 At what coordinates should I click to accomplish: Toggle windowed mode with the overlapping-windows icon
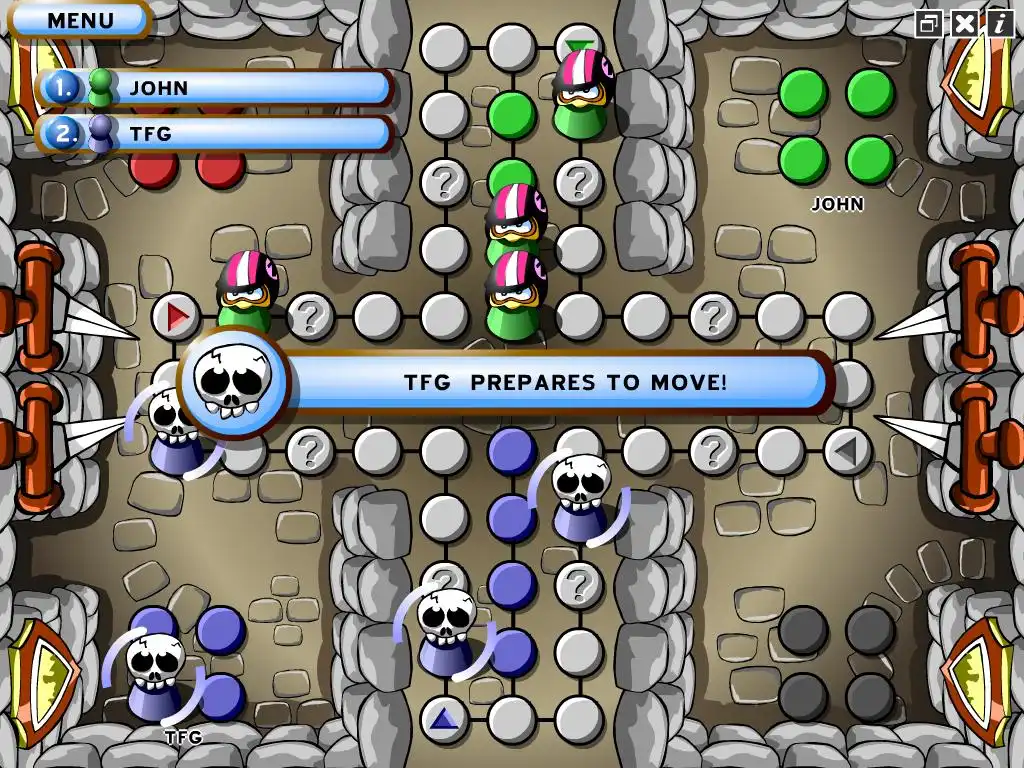click(929, 23)
